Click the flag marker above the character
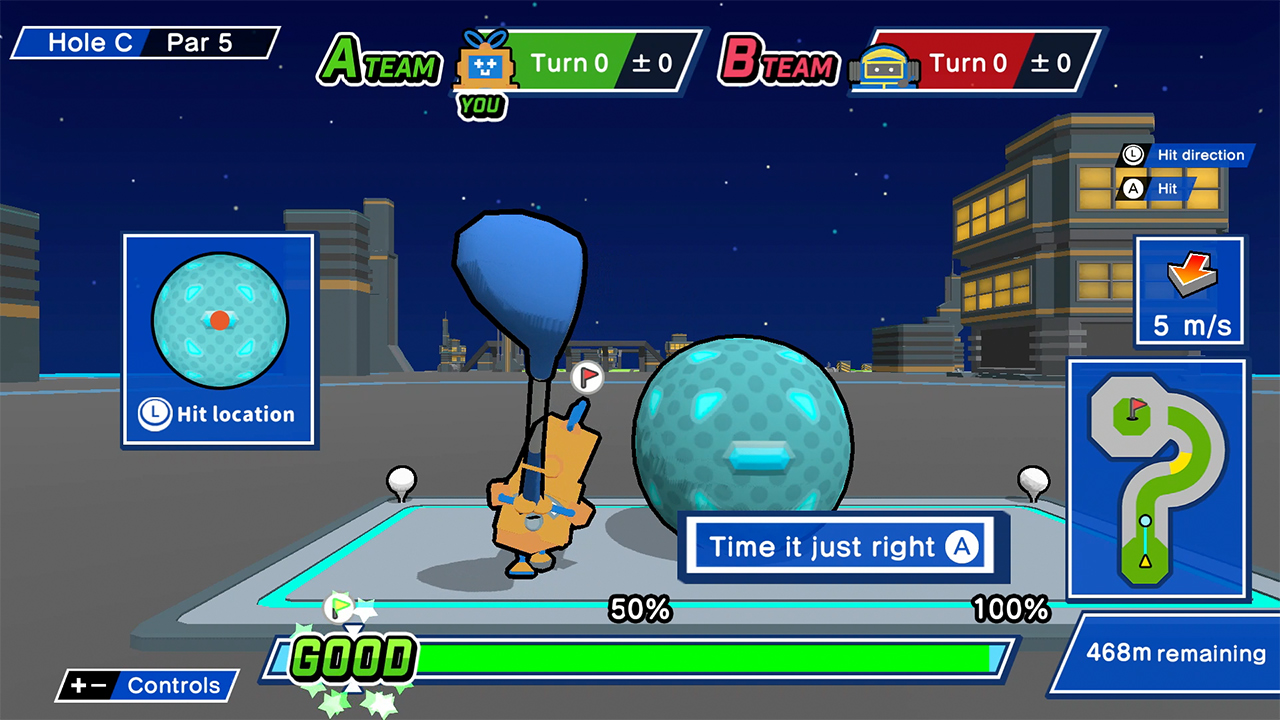The image size is (1280, 720). pos(588,378)
